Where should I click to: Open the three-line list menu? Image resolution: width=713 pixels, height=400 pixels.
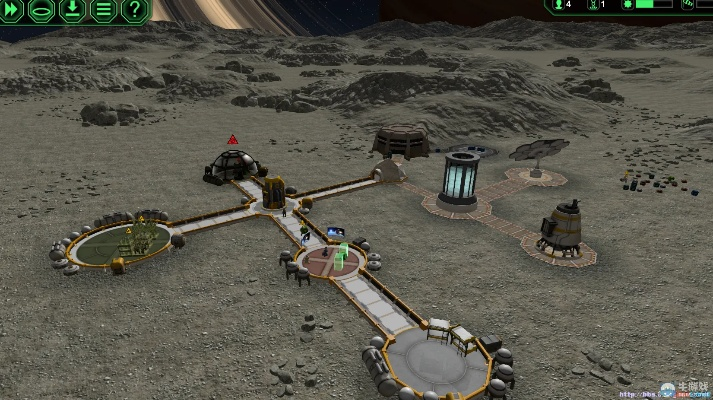point(103,11)
